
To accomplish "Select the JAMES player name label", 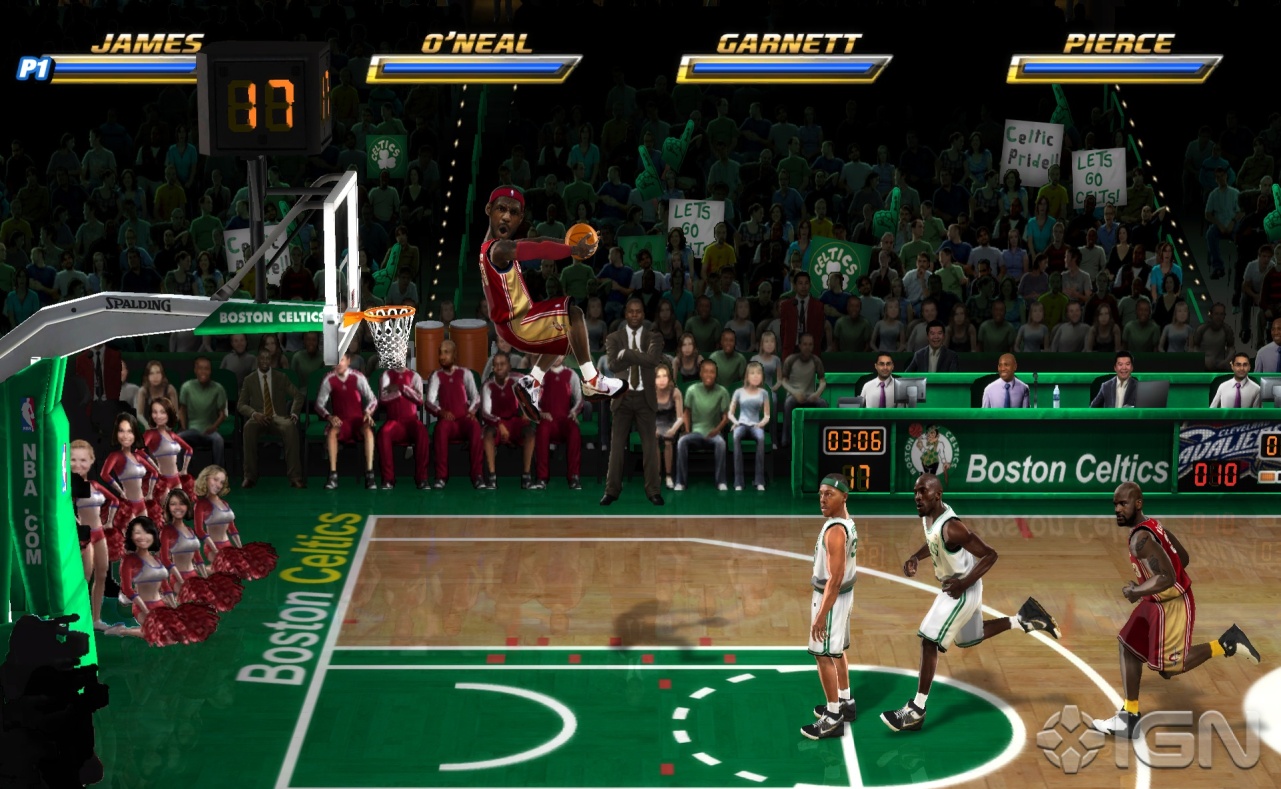I will (x=147, y=43).
